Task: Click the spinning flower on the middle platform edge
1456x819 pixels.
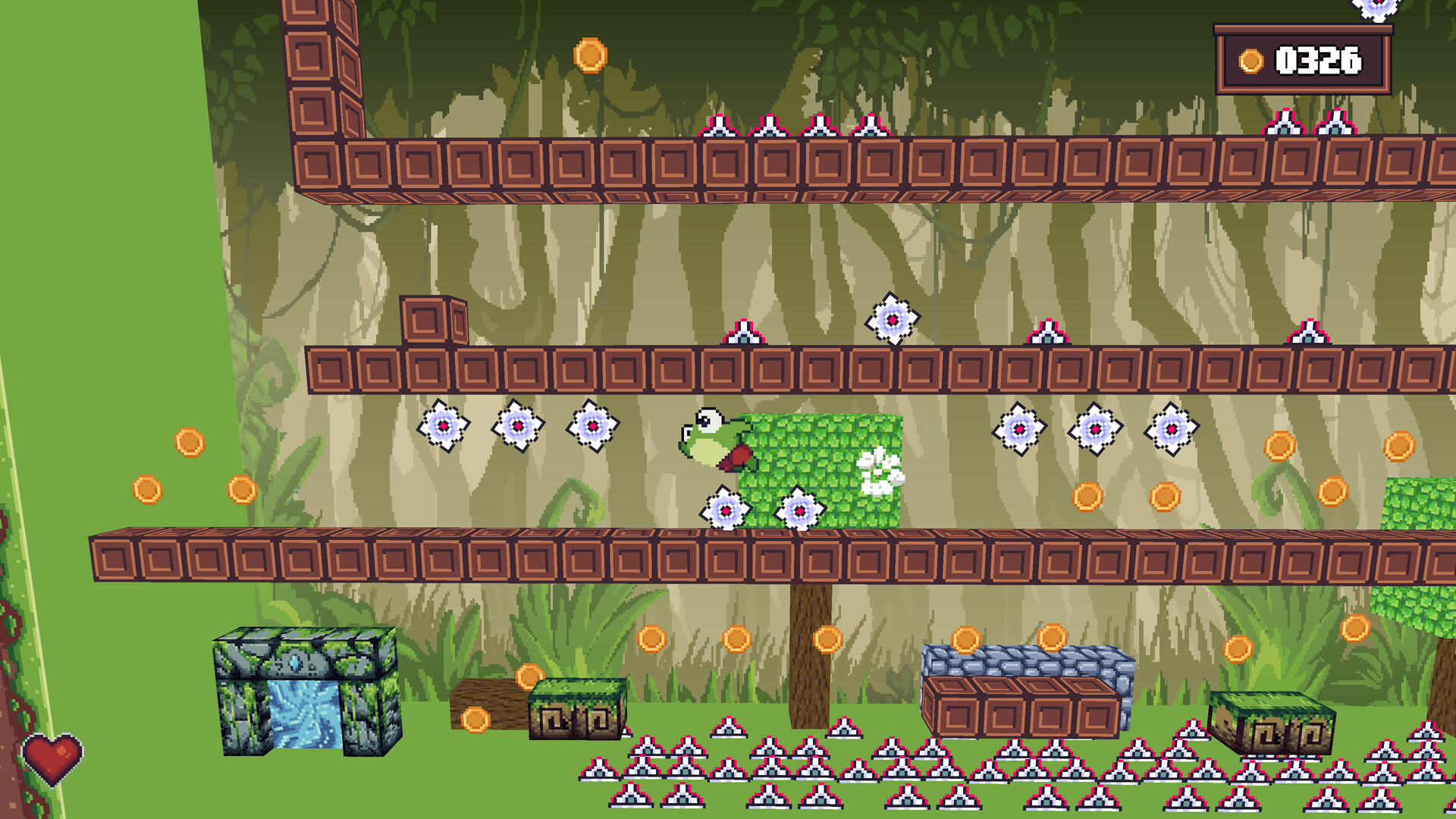Action: point(891,318)
